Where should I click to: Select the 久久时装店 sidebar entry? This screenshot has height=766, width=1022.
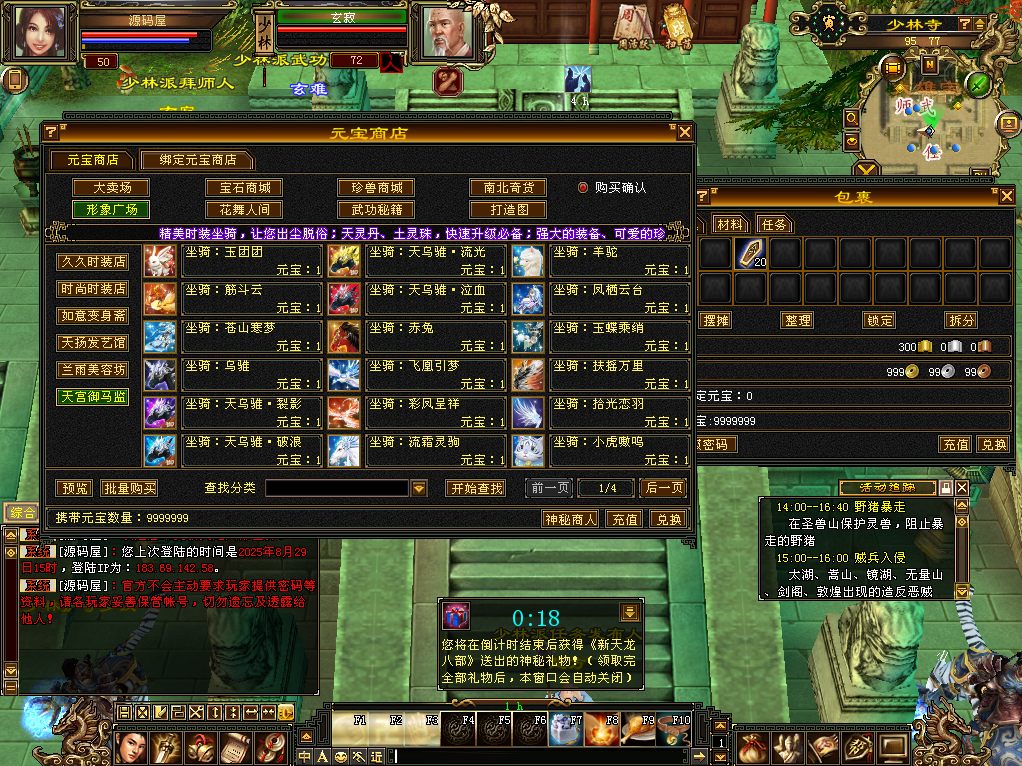click(93, 262)
